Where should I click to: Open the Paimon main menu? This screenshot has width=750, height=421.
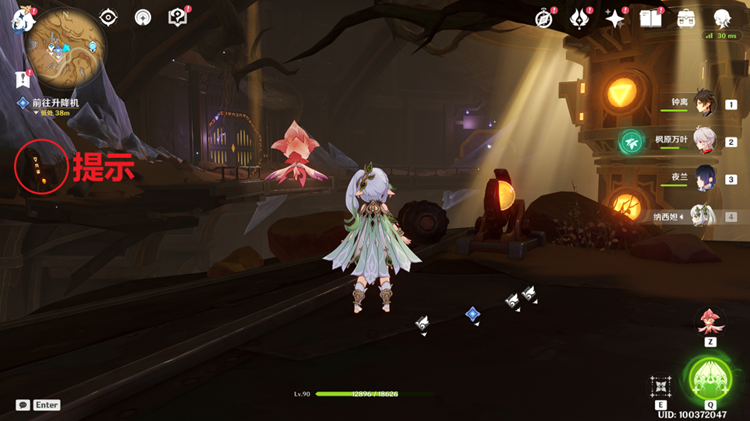[x=22, y=18]
